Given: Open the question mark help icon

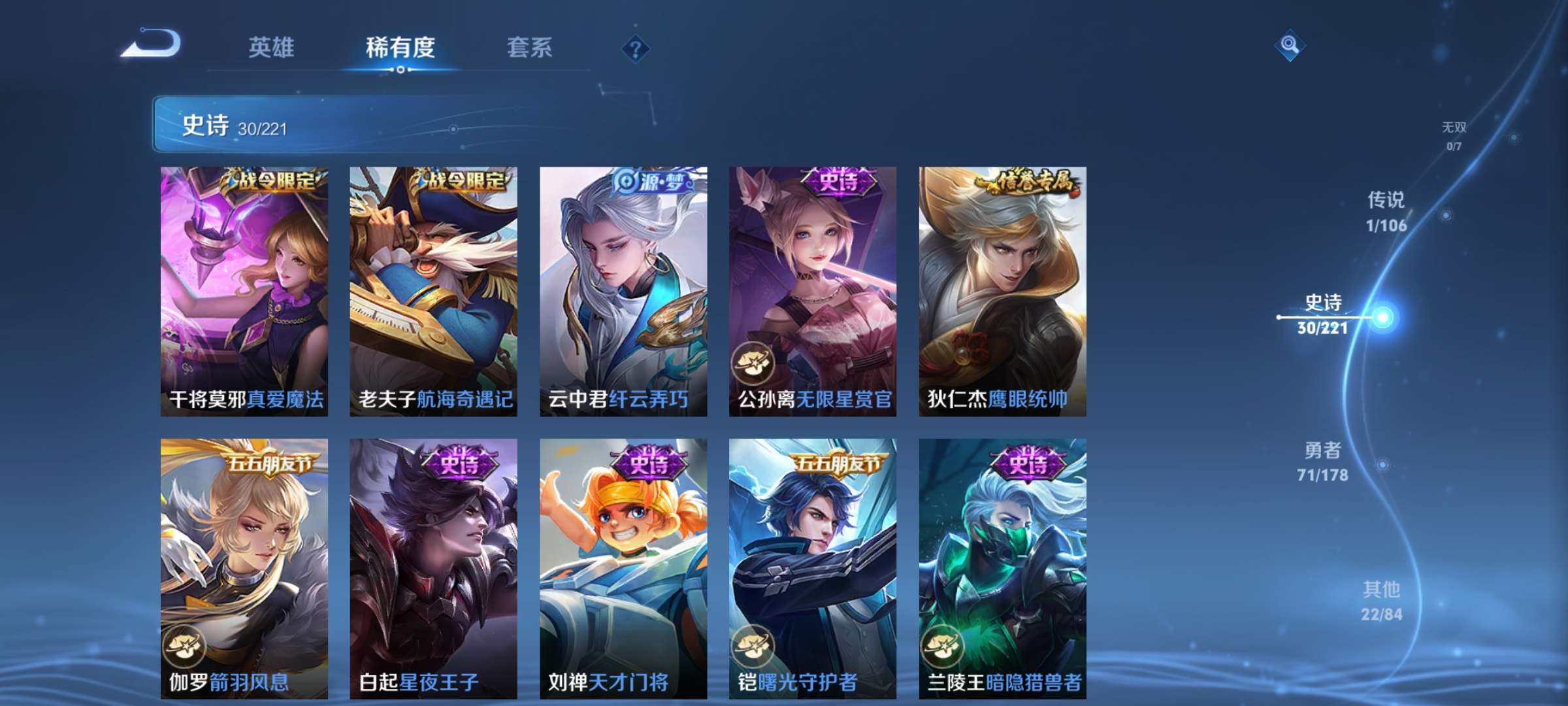Looking at the screenshot, I should click(635, 48).
